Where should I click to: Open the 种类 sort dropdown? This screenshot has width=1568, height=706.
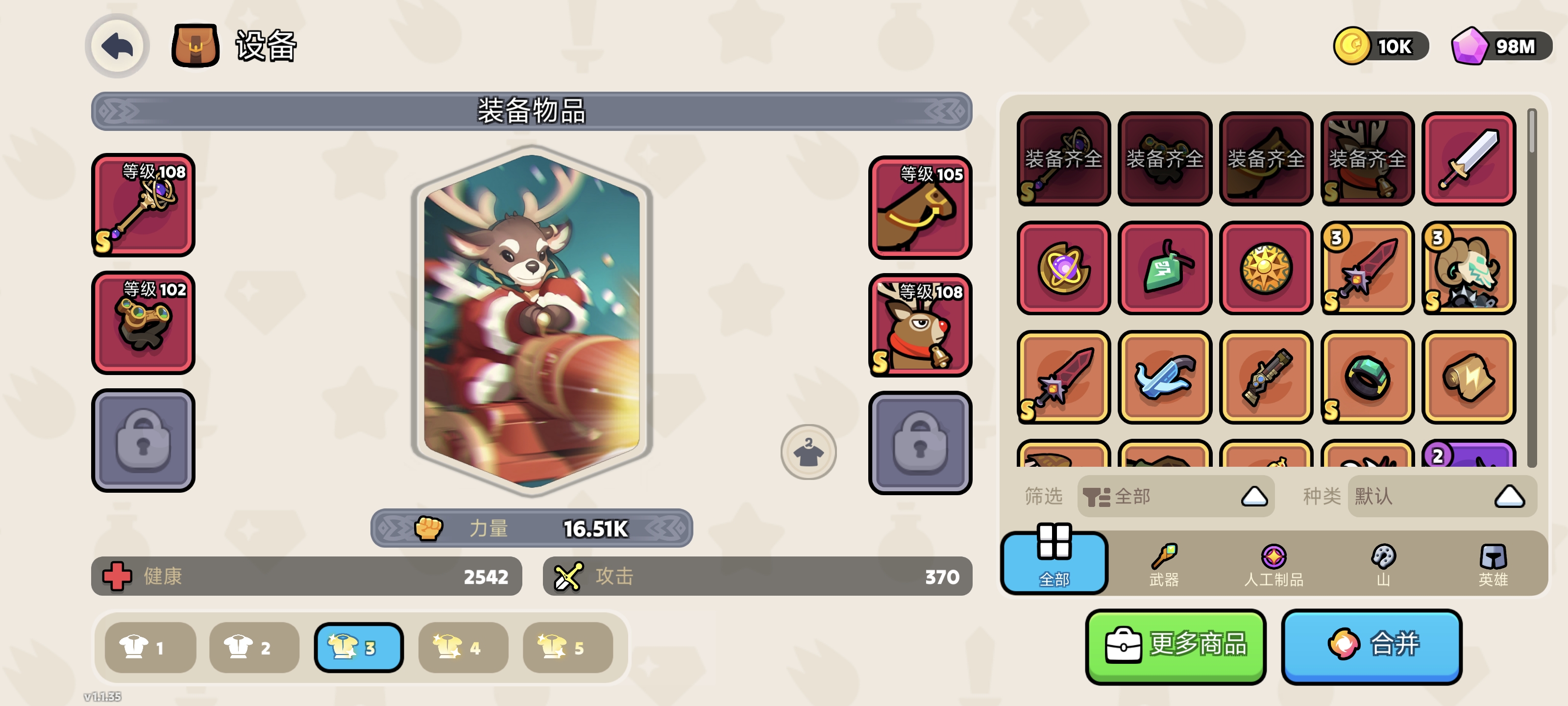tap(1442, 497)
